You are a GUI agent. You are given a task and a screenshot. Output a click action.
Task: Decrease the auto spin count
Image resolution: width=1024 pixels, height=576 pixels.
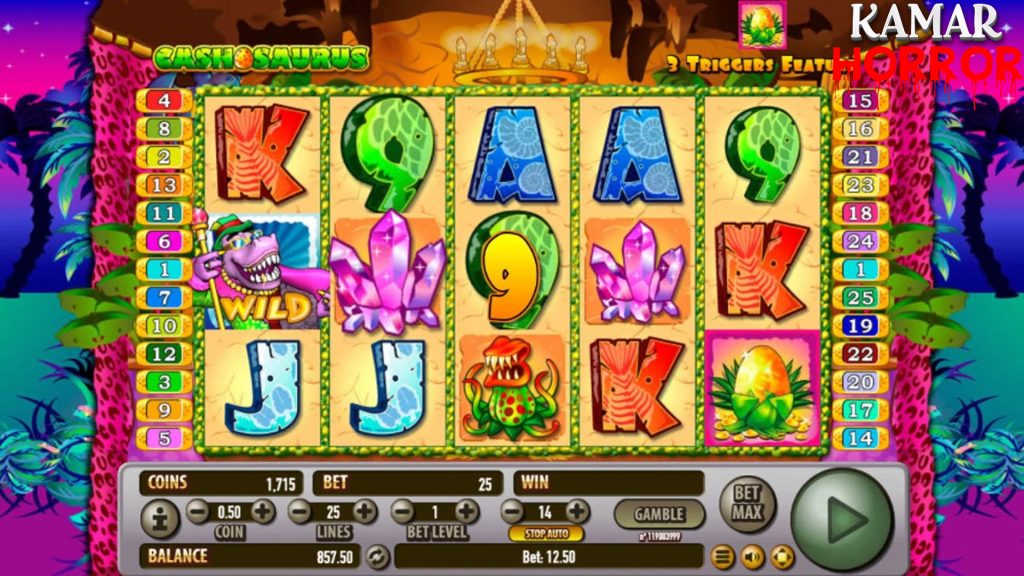513,512
